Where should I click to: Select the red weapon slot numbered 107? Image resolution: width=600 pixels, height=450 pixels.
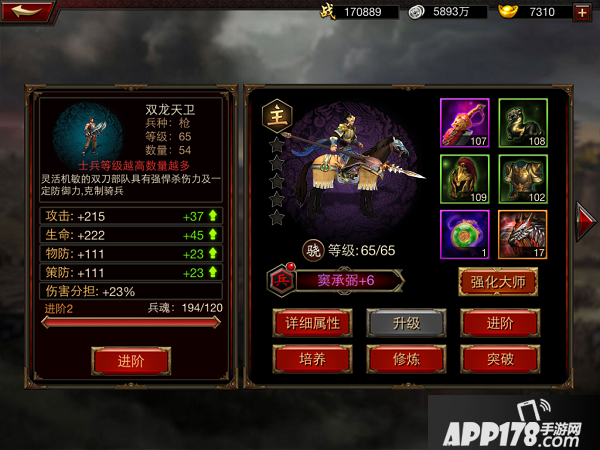point(465,123)
